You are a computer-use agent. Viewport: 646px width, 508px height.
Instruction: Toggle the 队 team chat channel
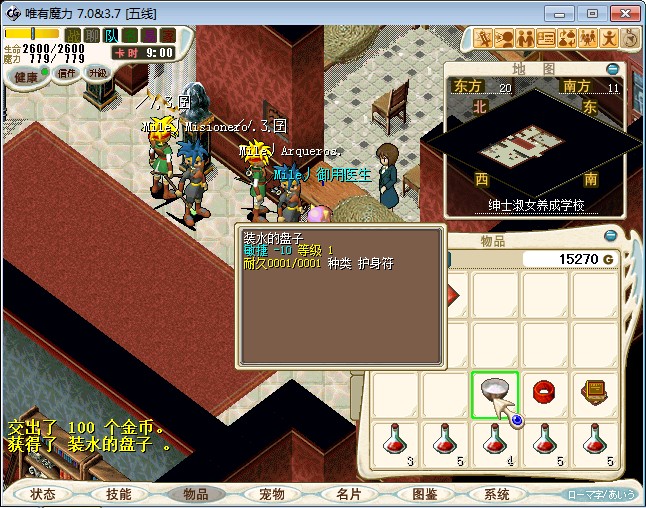coord(110,35)
